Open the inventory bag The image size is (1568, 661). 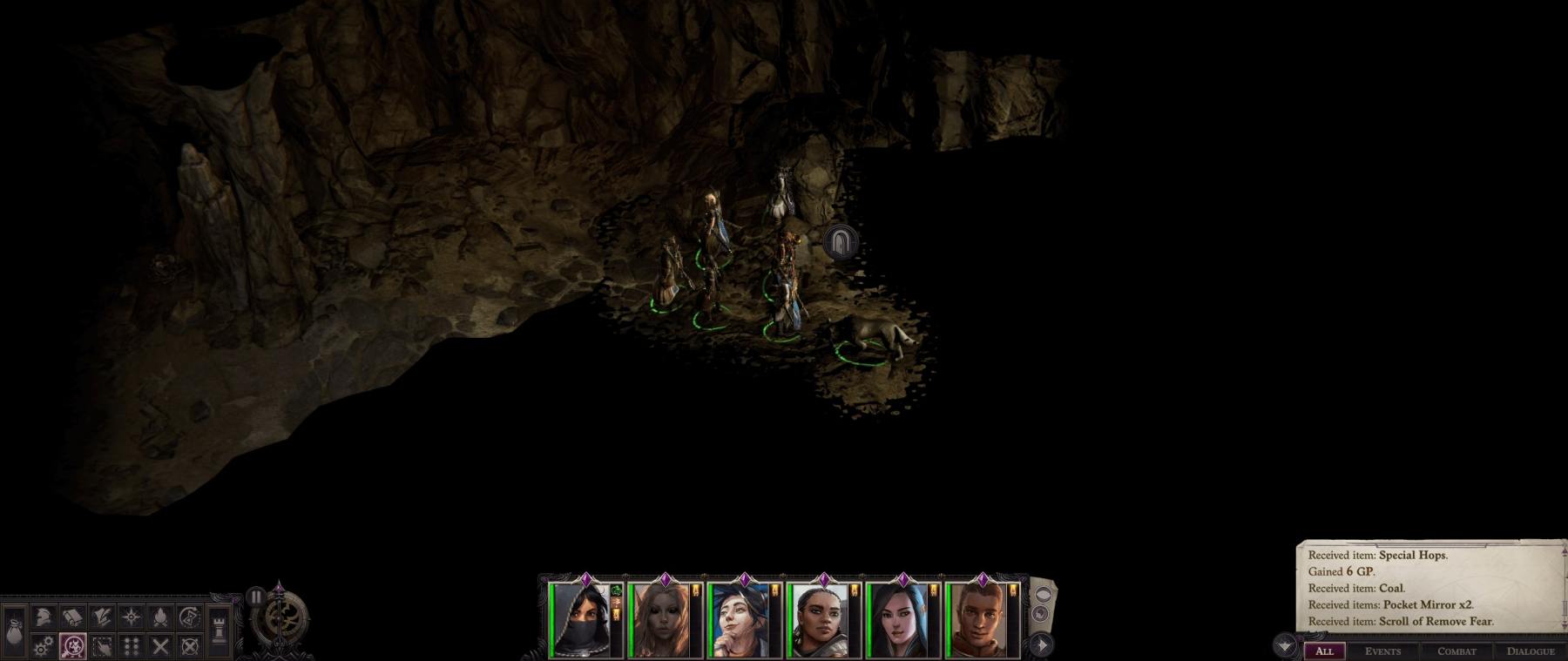[x=15, y=628]
